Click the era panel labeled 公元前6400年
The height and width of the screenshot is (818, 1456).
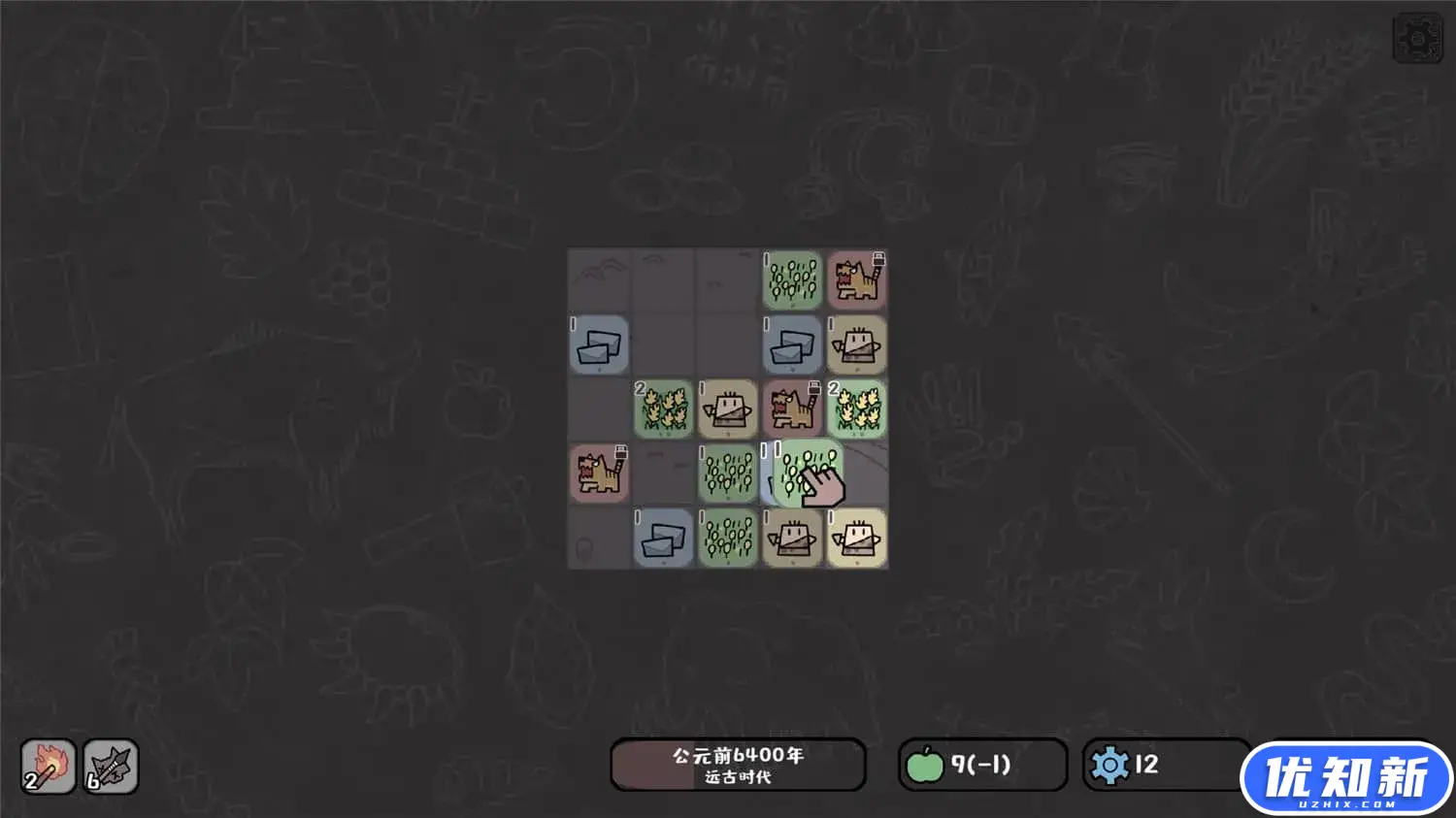click(x=737, y=765)
